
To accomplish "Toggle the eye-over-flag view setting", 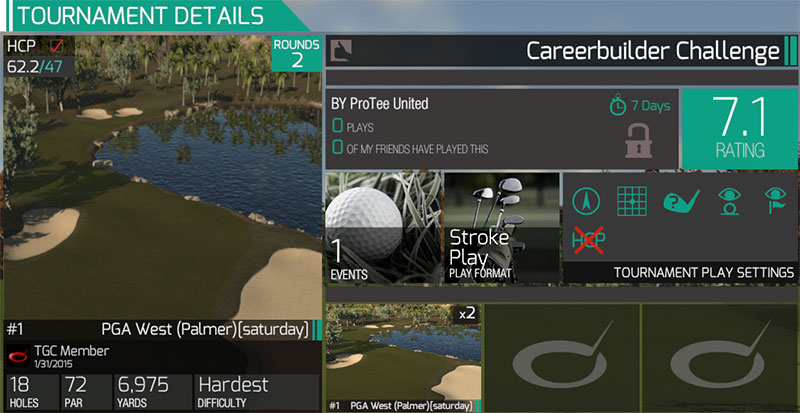I will click(x=774, y=200).
